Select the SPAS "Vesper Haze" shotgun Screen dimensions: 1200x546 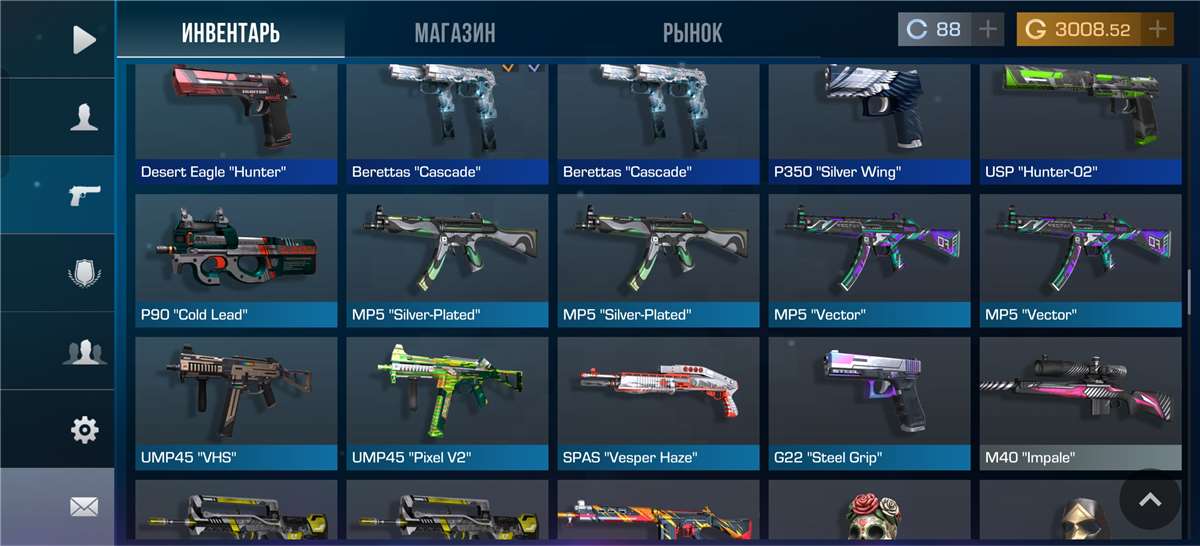point(658,403)
